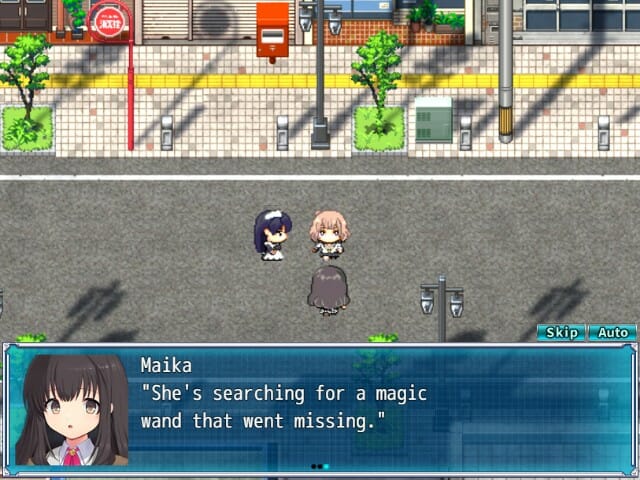The image size is (640, 480).
Task: Click the Skip dialogue button
Action: coord(561,333)
